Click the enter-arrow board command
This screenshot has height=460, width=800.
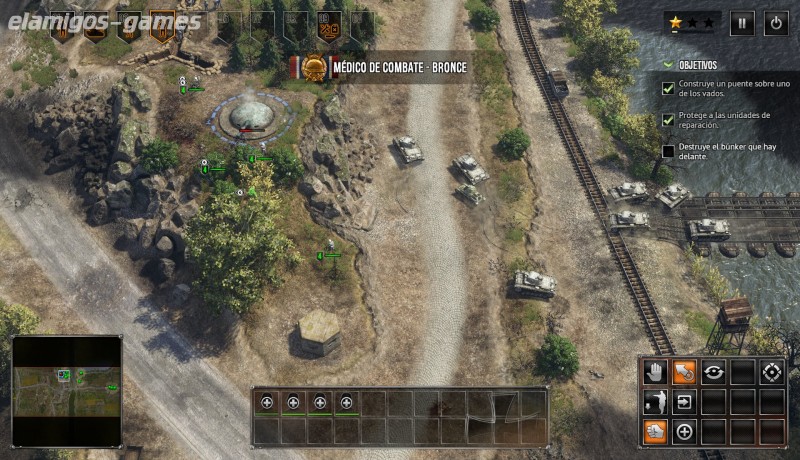tap(685, 402)
